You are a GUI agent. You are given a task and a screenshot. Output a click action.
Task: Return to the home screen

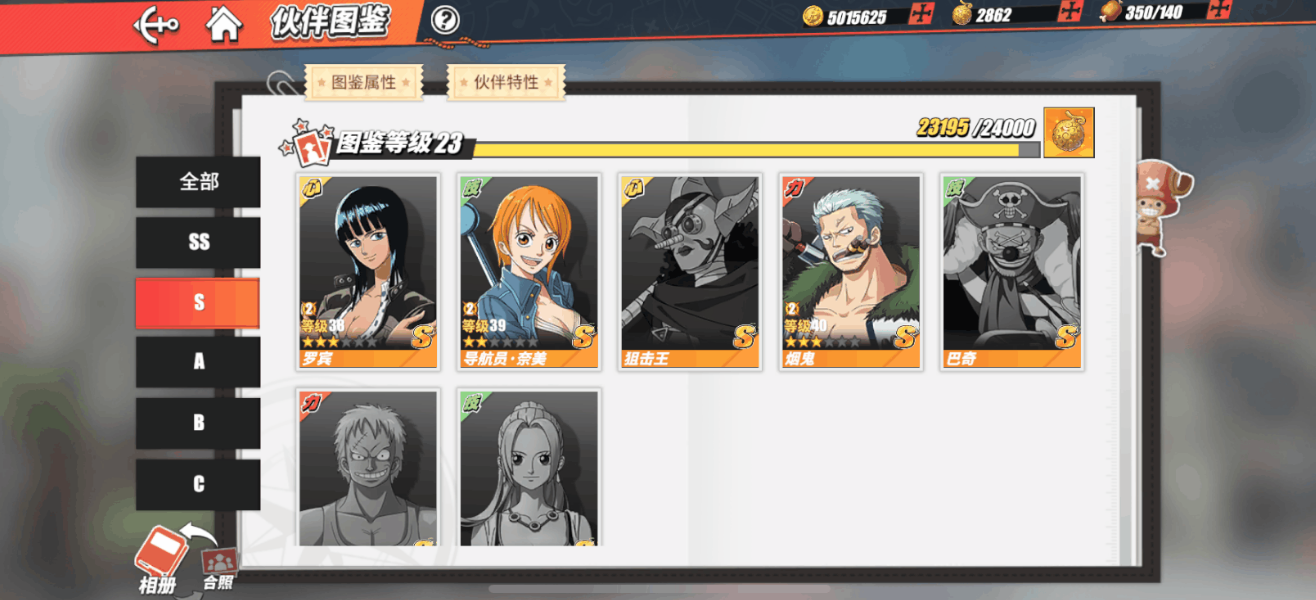[x=224, y=24]
